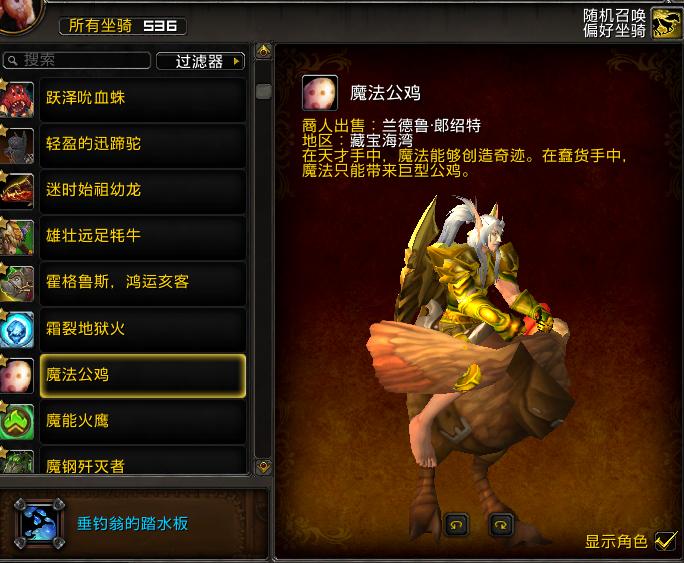Select the 魔能火鹰 mount row
This screenshot has width=684, height=563.
[x=140, y=421]
